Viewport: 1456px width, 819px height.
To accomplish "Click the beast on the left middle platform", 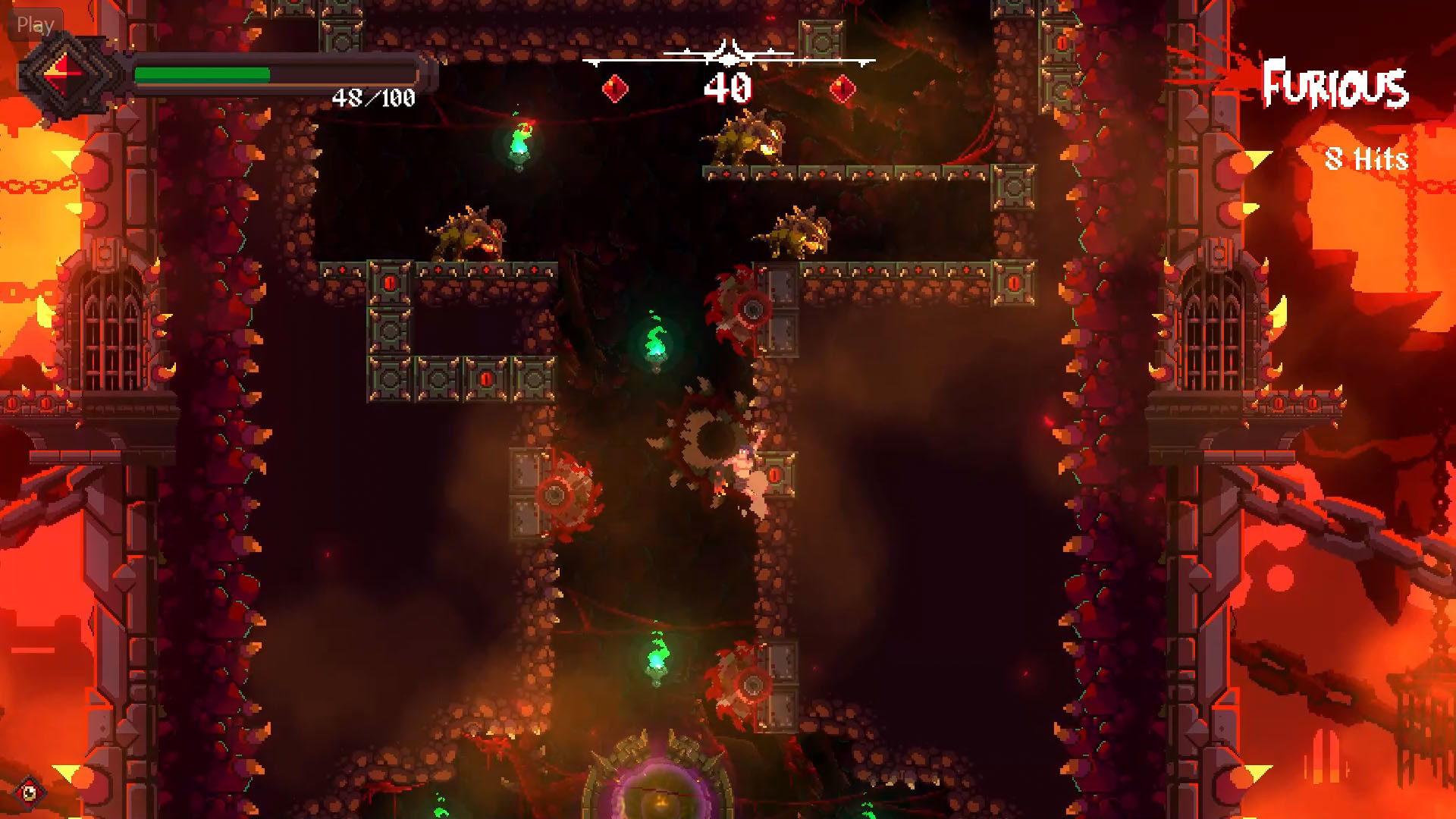I will (466, 231).
